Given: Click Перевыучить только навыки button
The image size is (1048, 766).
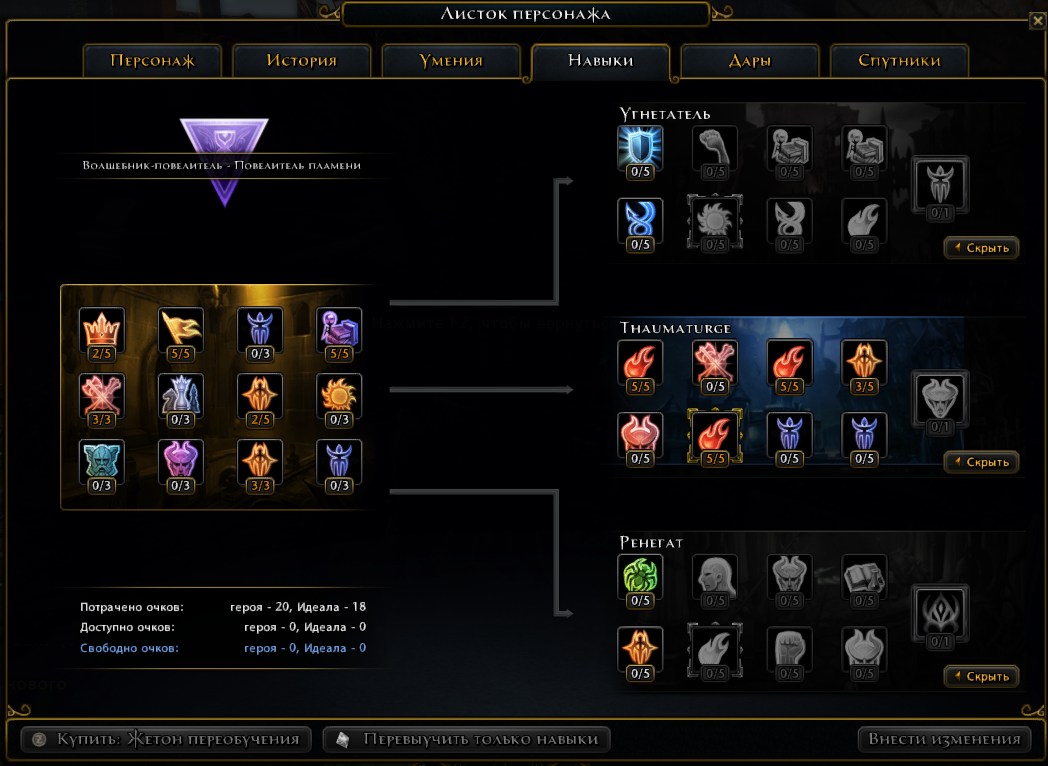Looking at the screenshot, I should (x=467, y=740).
